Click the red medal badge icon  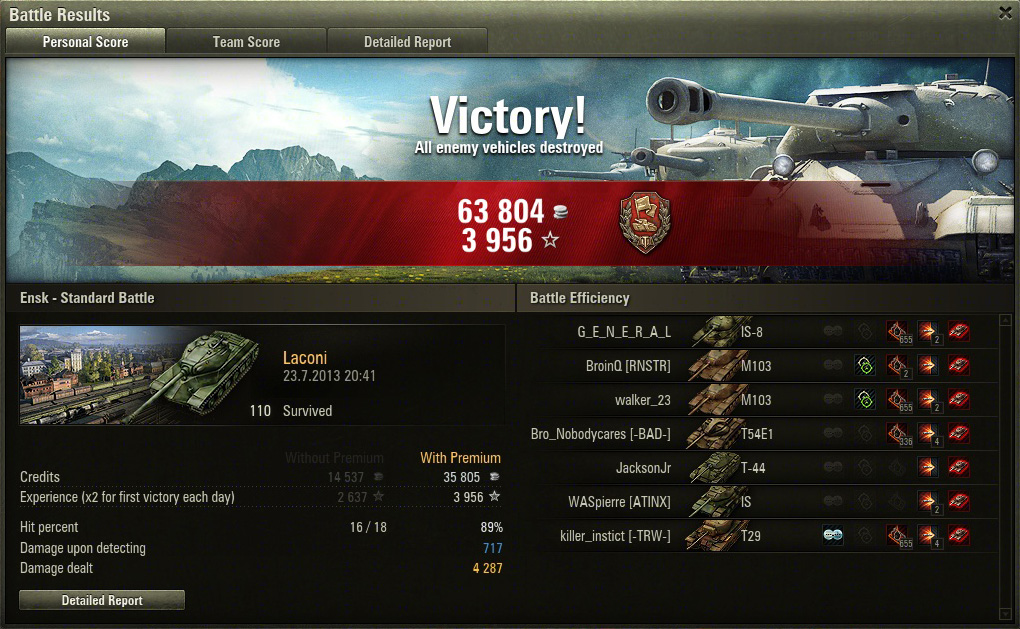(x=645, y=223)
